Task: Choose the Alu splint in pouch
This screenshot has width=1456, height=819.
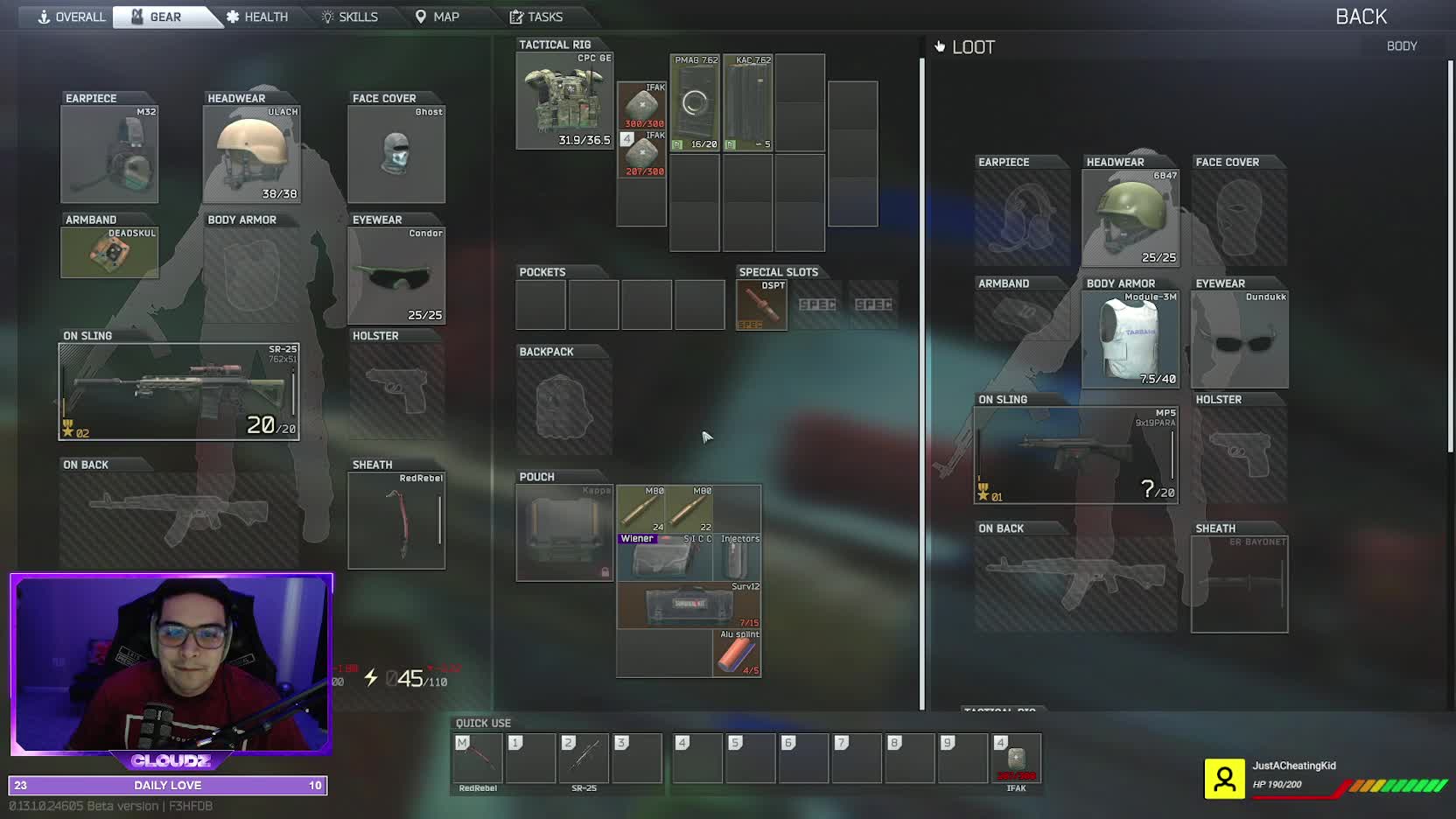Action: [x=737, y=654]
